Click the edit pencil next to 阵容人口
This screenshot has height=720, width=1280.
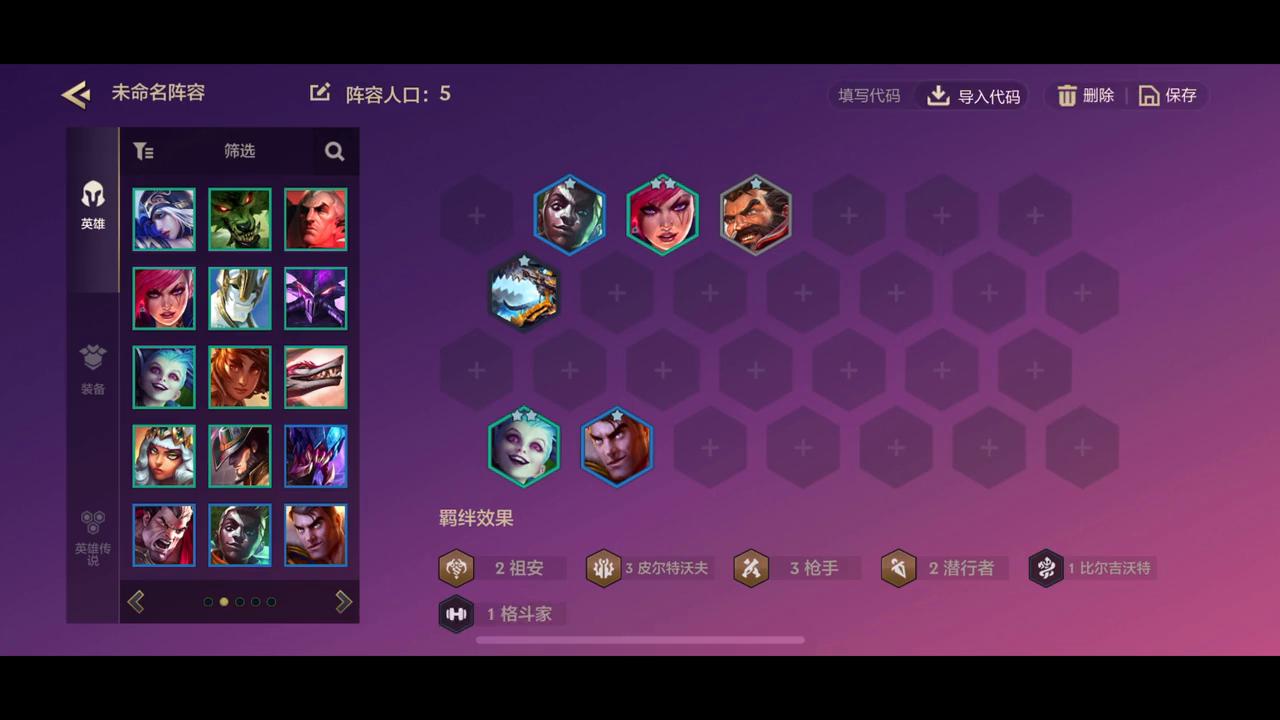(x=320, y=92)
